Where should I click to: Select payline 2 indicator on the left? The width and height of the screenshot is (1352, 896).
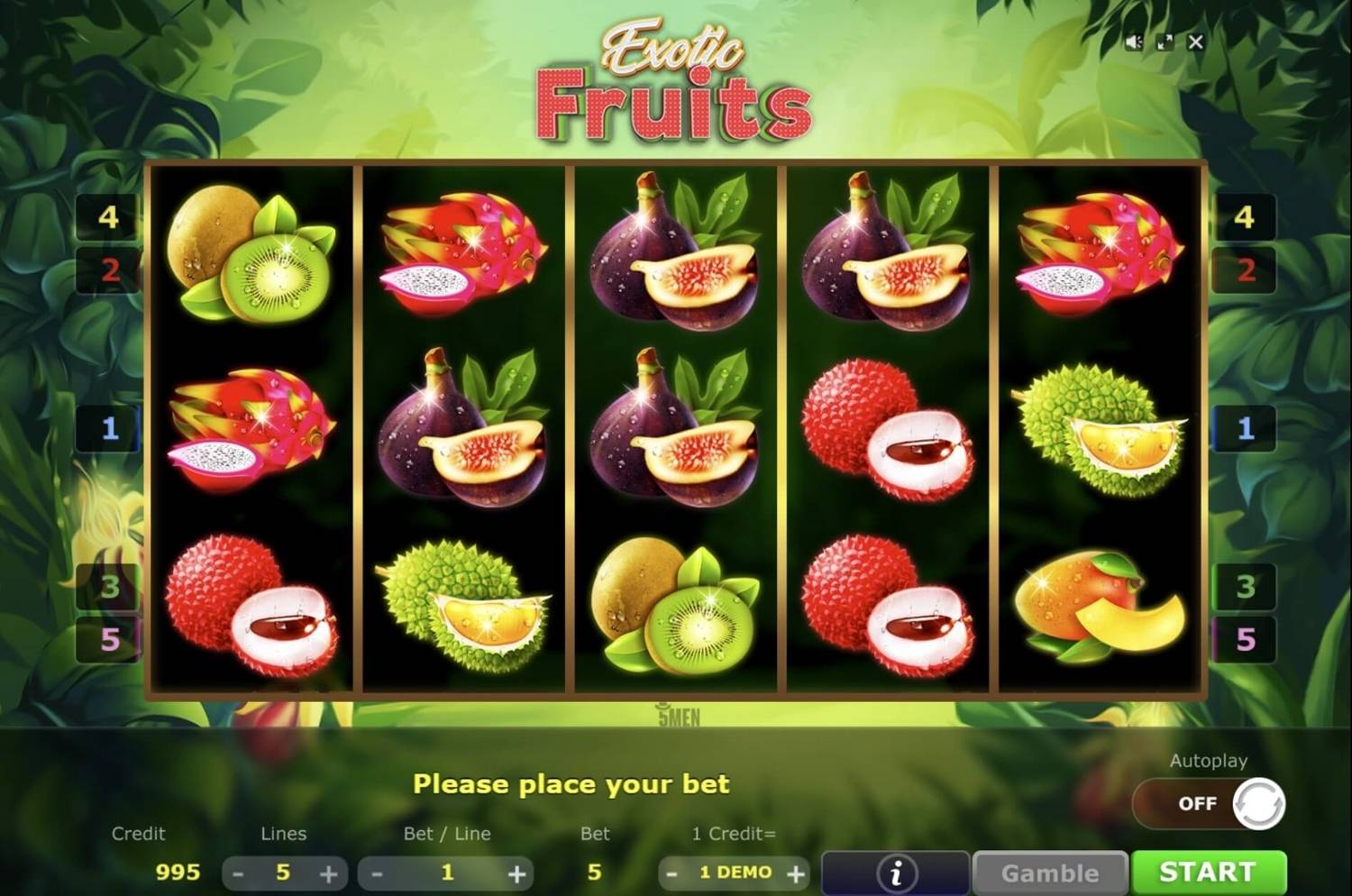108,272
